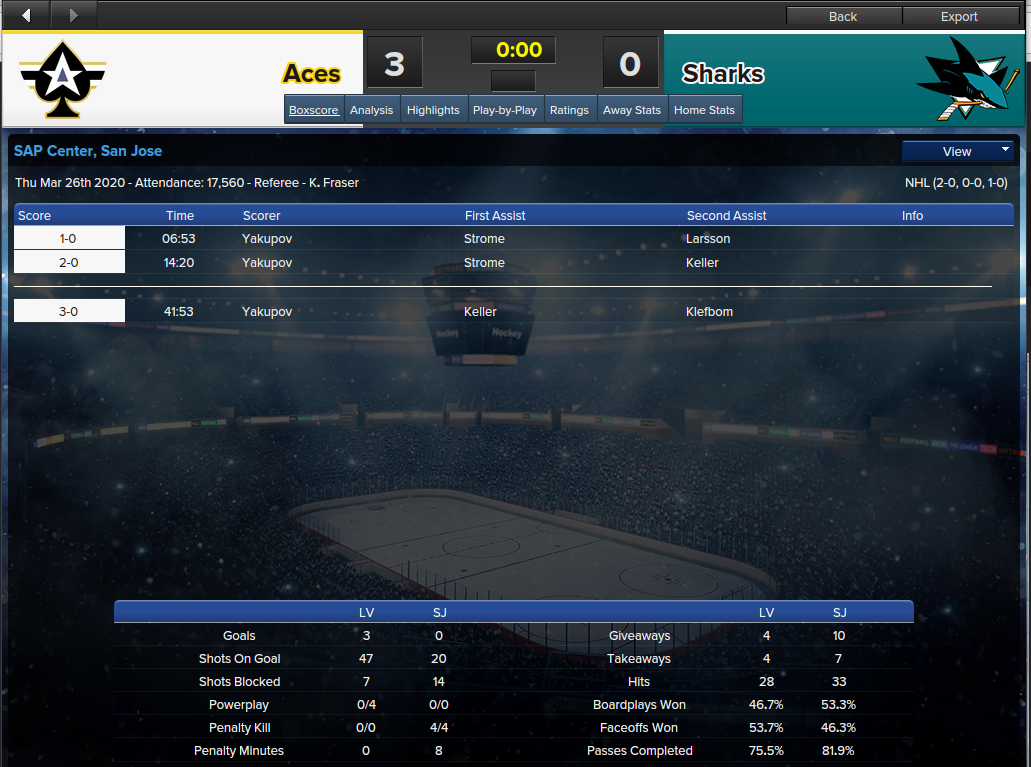The image size is (1031, 767).
Task: Open the Play-by-Play tab
Action: [505, 110]
